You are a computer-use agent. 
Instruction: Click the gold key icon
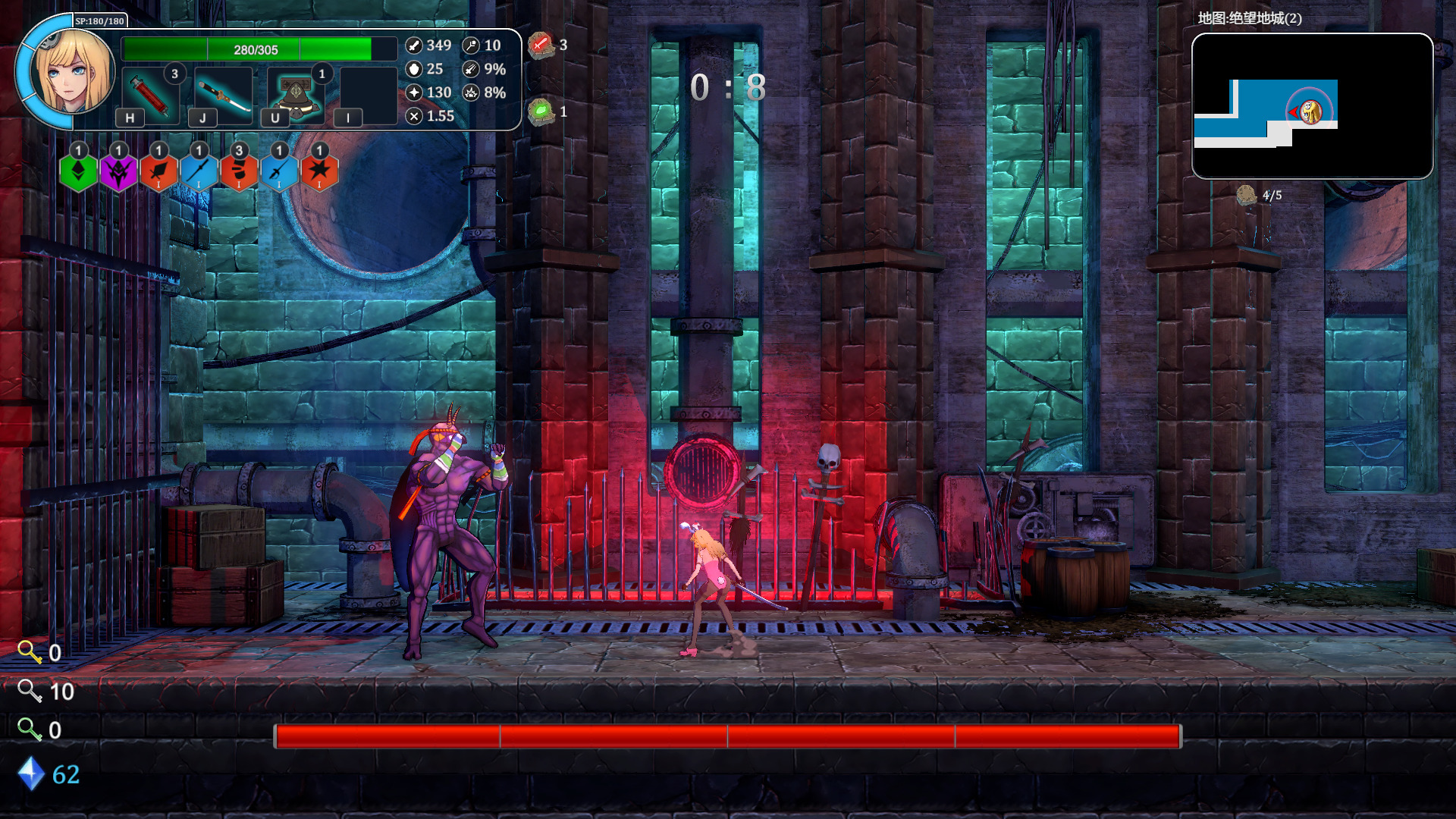[30, 652]
